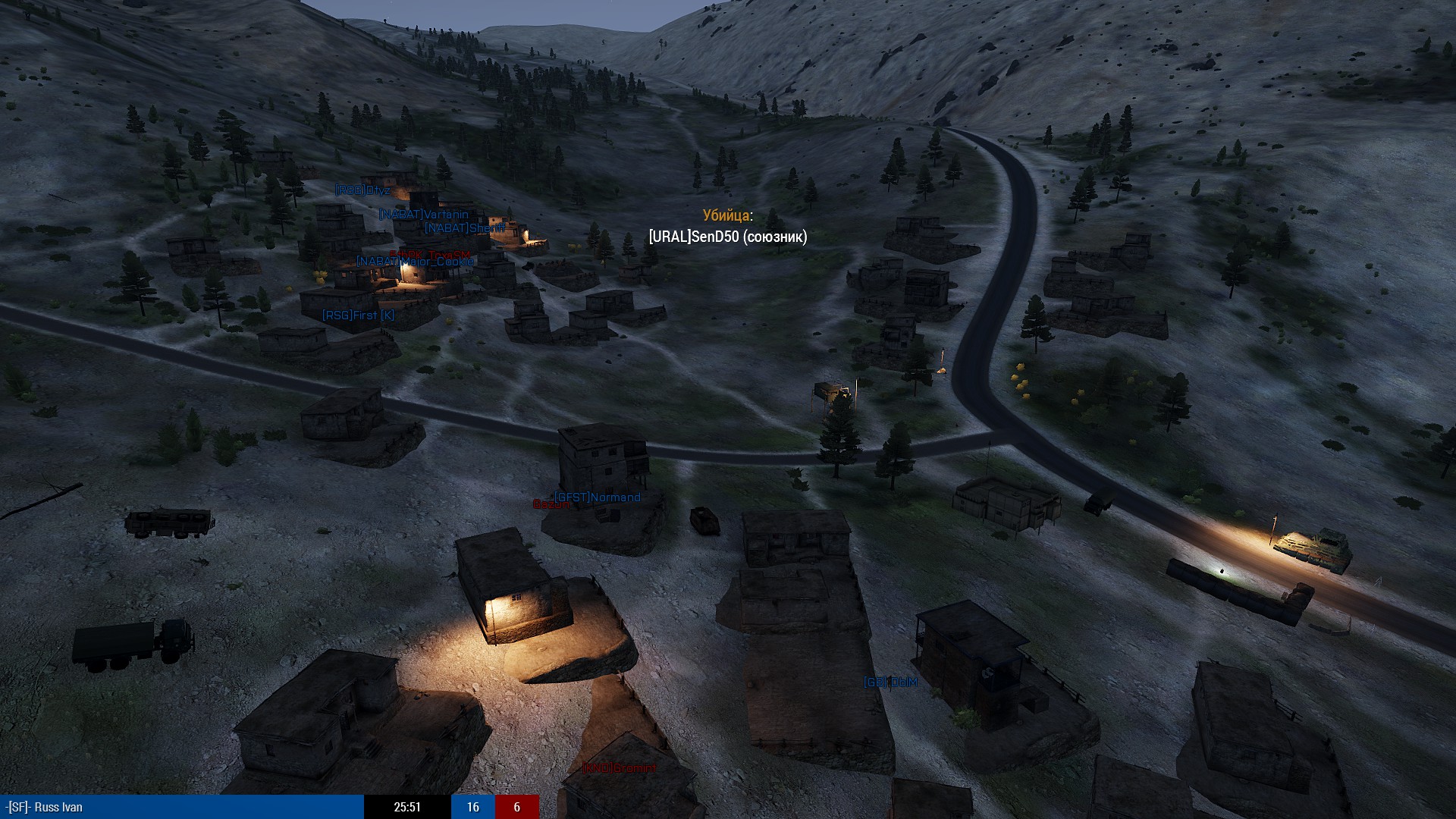Choose the red [KND]Gromint name tag
The height and width of the screenshot is (819, 1456).
(x=619, y=768)
